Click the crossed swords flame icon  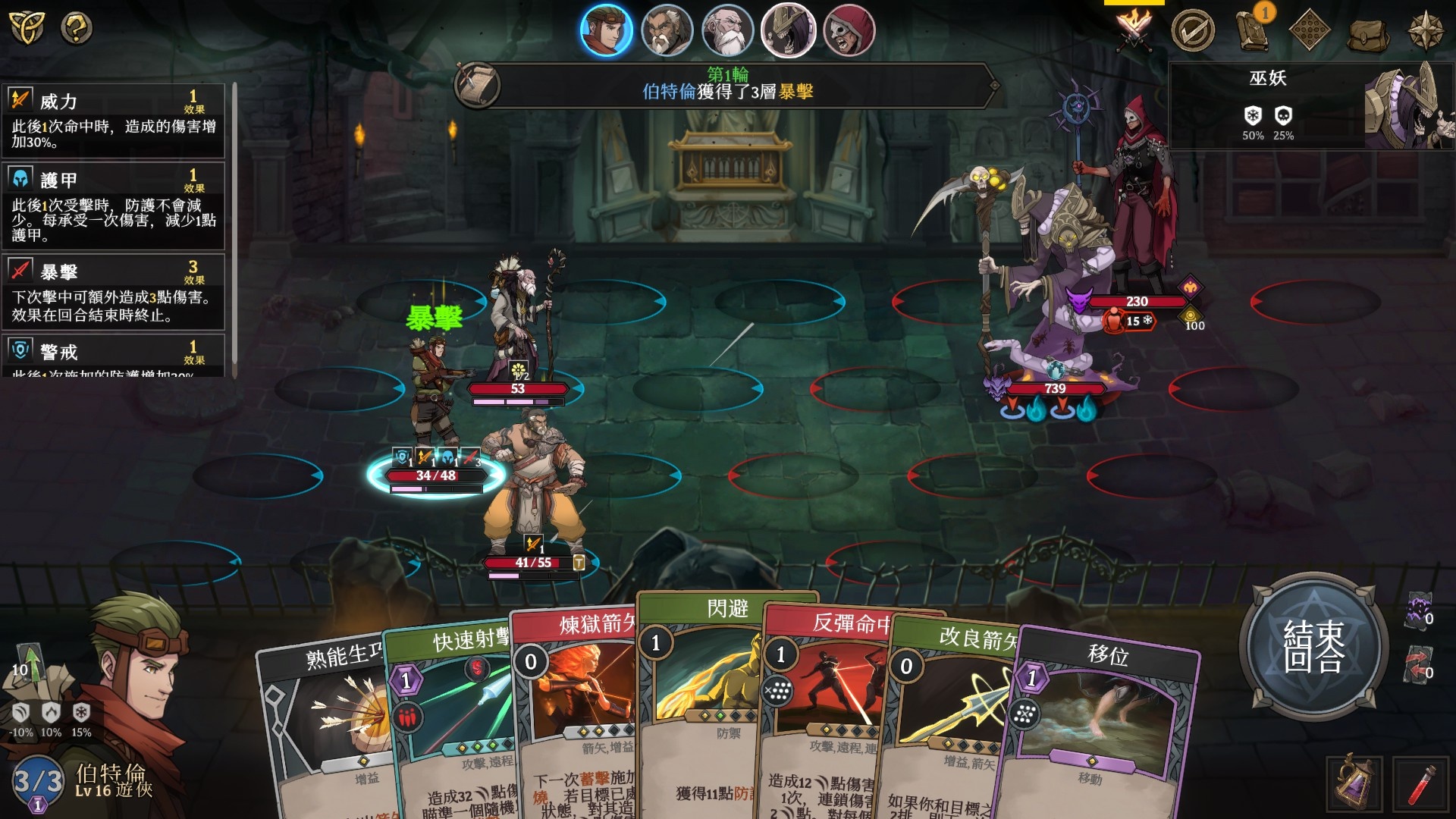tap(1134, 30)
